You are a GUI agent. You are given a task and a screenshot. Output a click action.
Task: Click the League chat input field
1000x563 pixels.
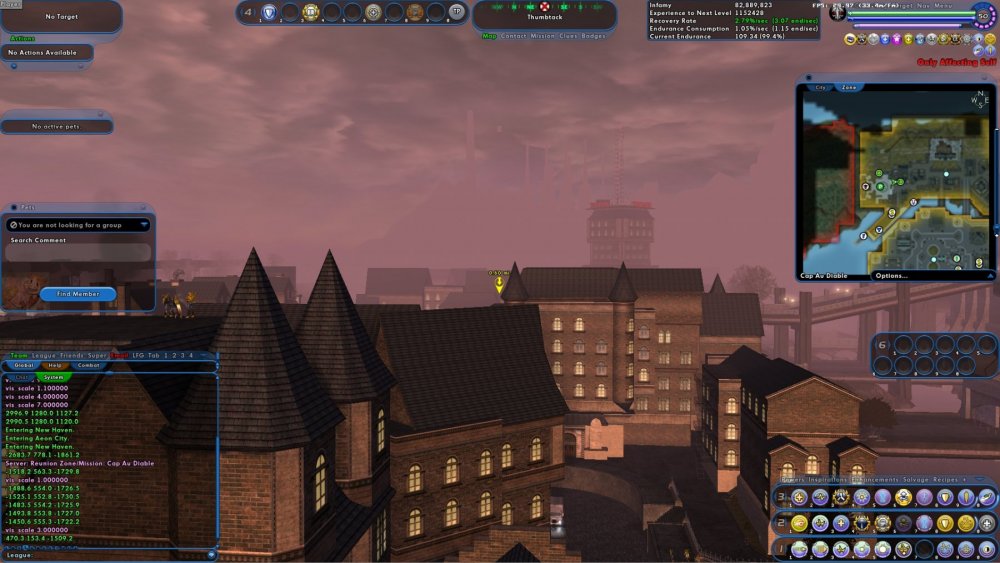tap(115, 554)
